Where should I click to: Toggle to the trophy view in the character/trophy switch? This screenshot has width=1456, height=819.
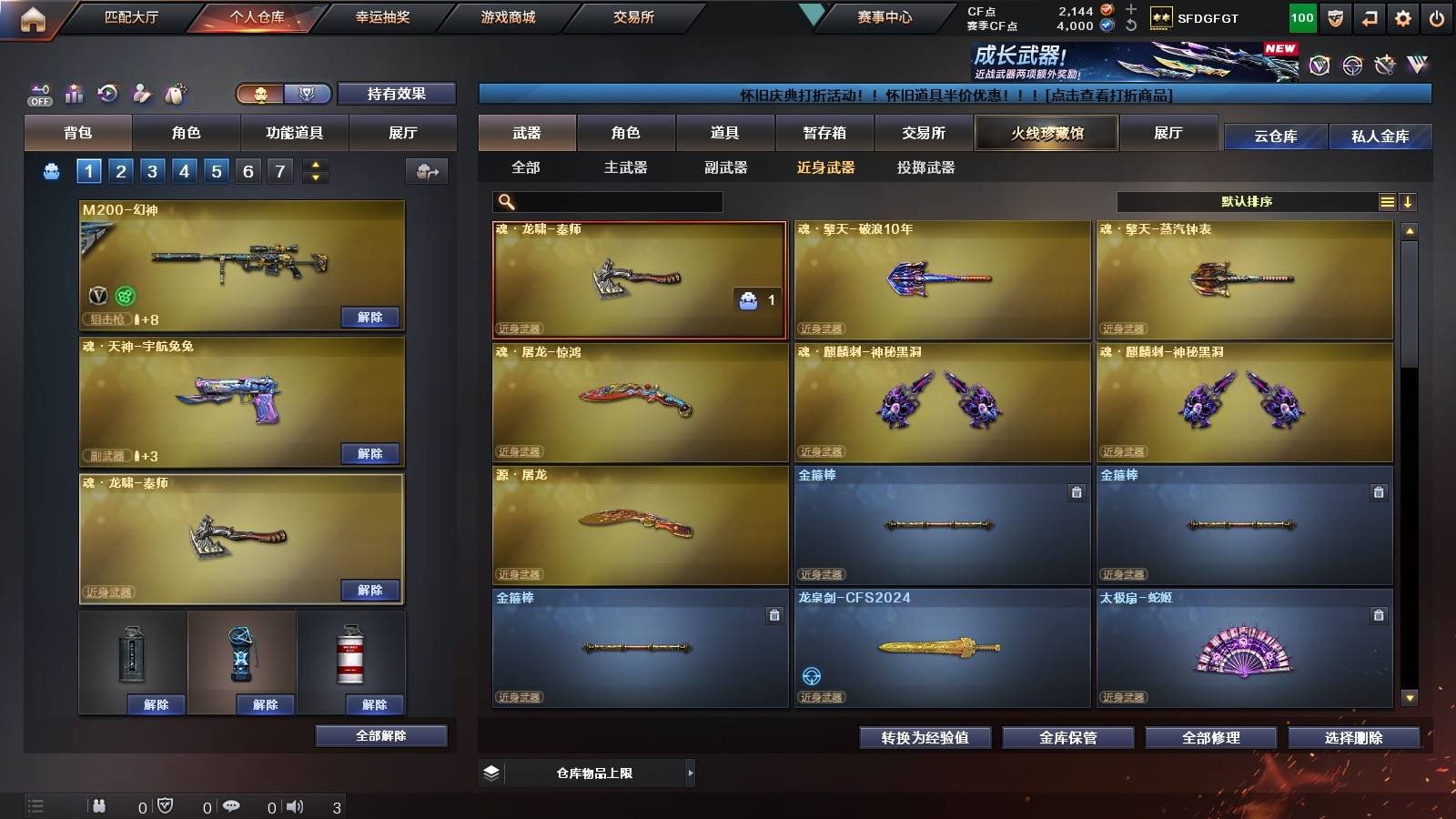[x=308, y=94]
